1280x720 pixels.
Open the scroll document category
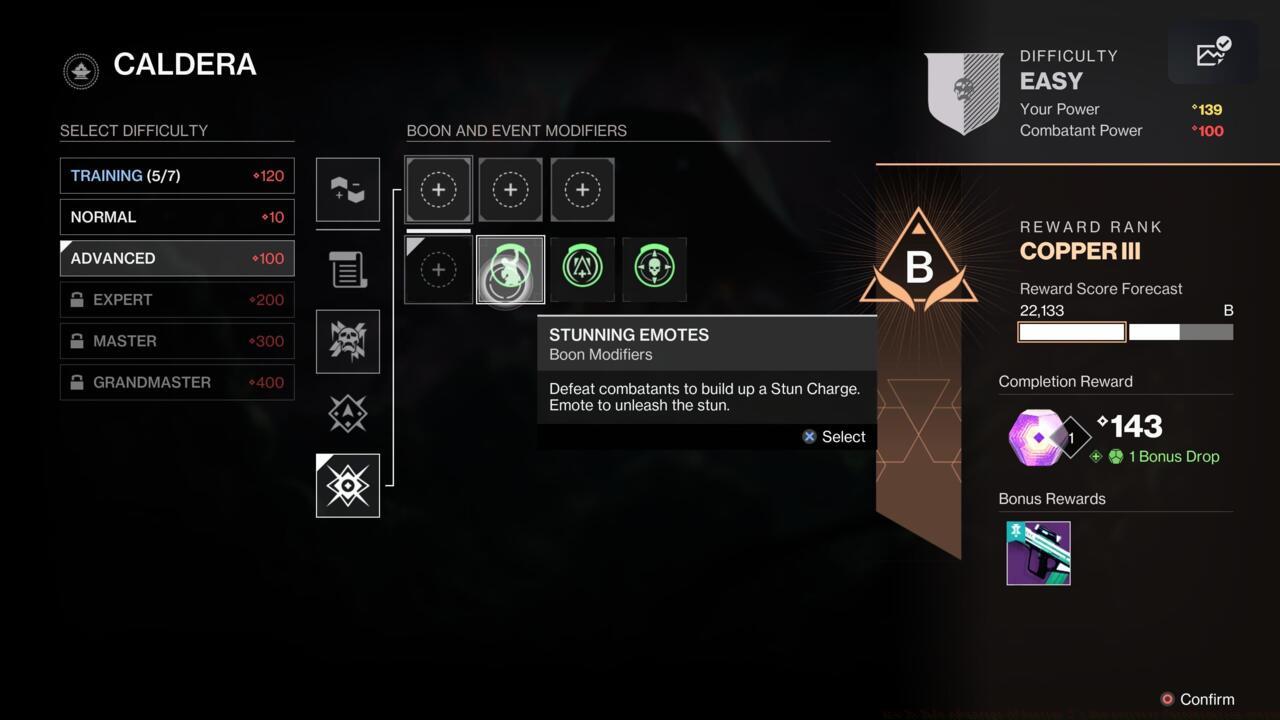point(348,269)
